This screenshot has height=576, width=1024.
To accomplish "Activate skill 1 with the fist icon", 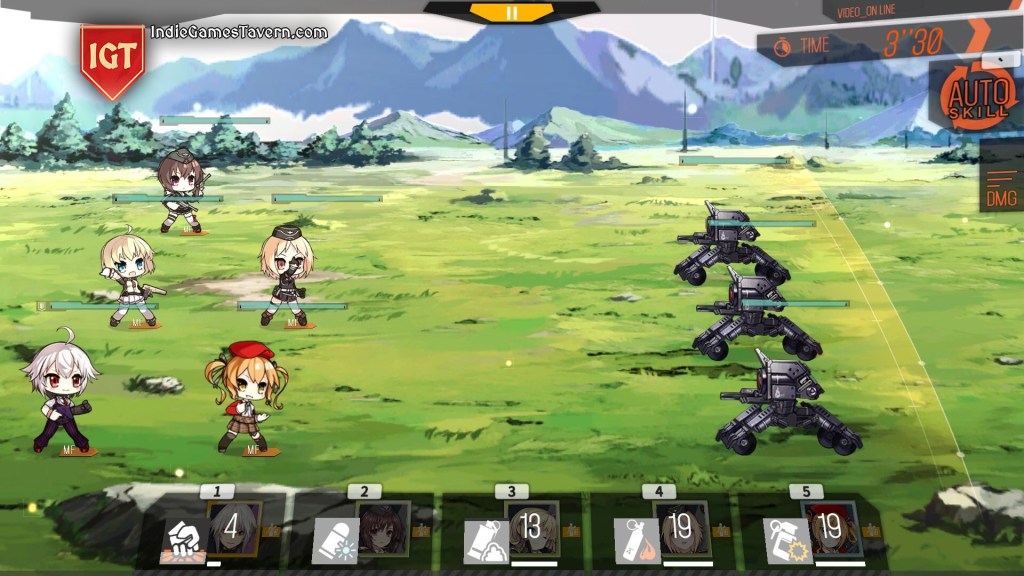I will tap(184, 540).
